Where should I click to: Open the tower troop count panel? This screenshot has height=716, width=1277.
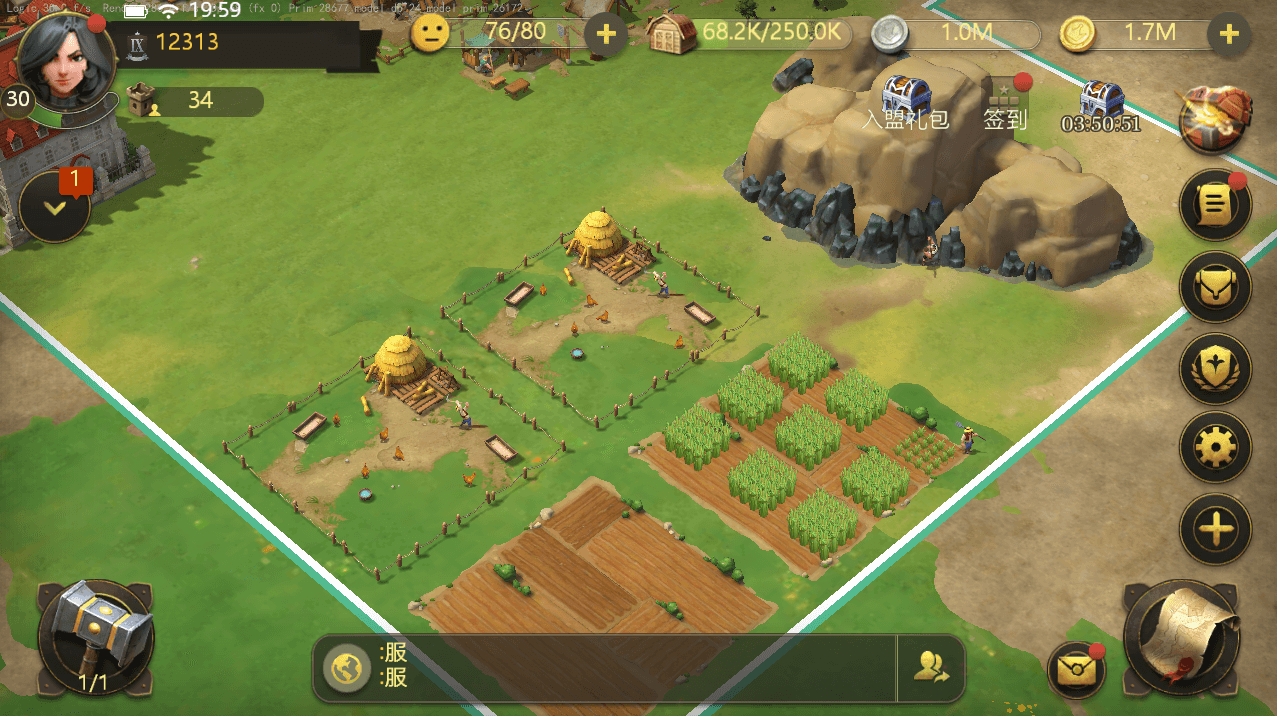(195, 101)
